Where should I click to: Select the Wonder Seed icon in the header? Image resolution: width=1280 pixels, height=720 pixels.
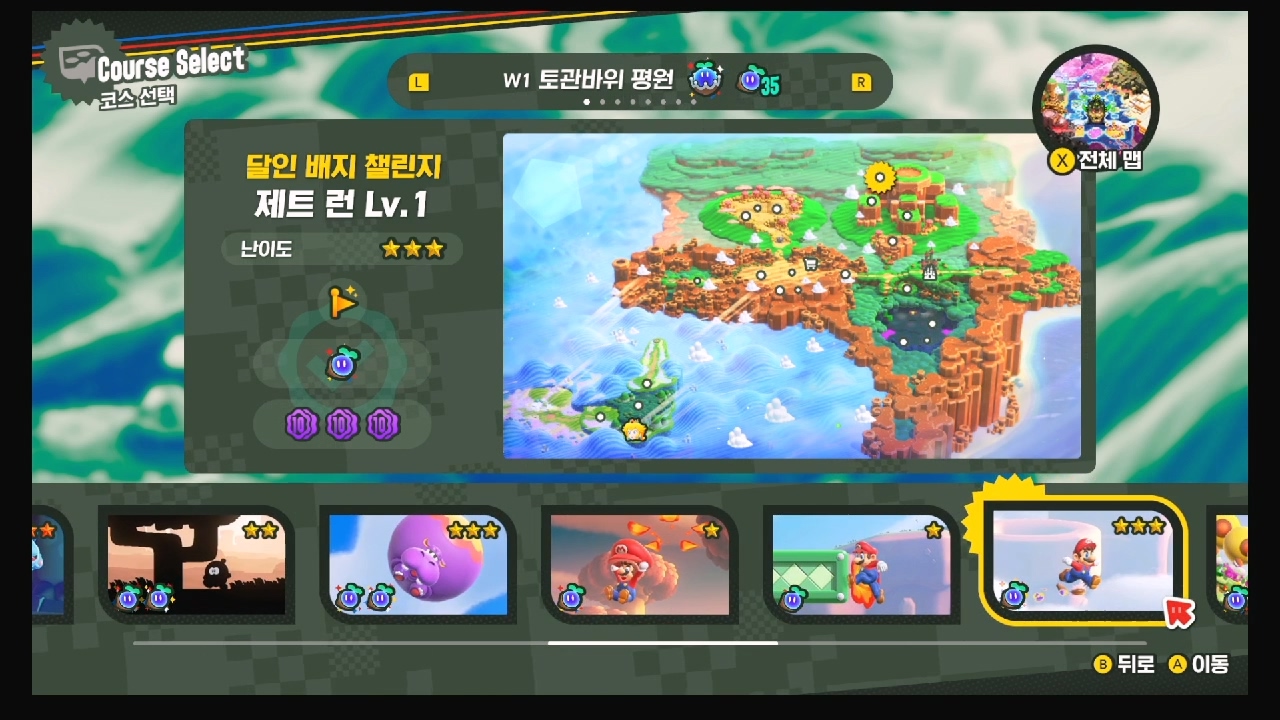click(x=706, y=80)
